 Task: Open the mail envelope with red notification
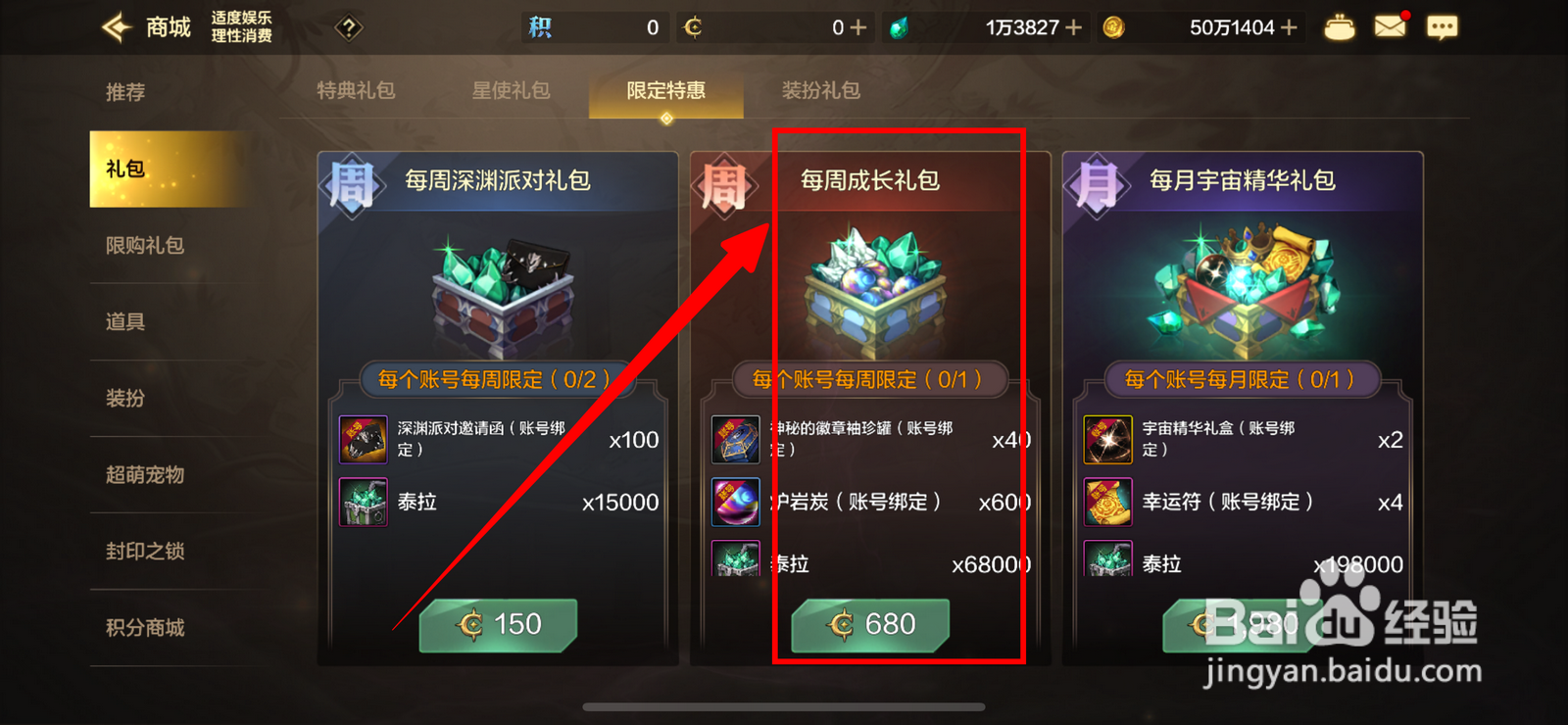(1392, 27)
